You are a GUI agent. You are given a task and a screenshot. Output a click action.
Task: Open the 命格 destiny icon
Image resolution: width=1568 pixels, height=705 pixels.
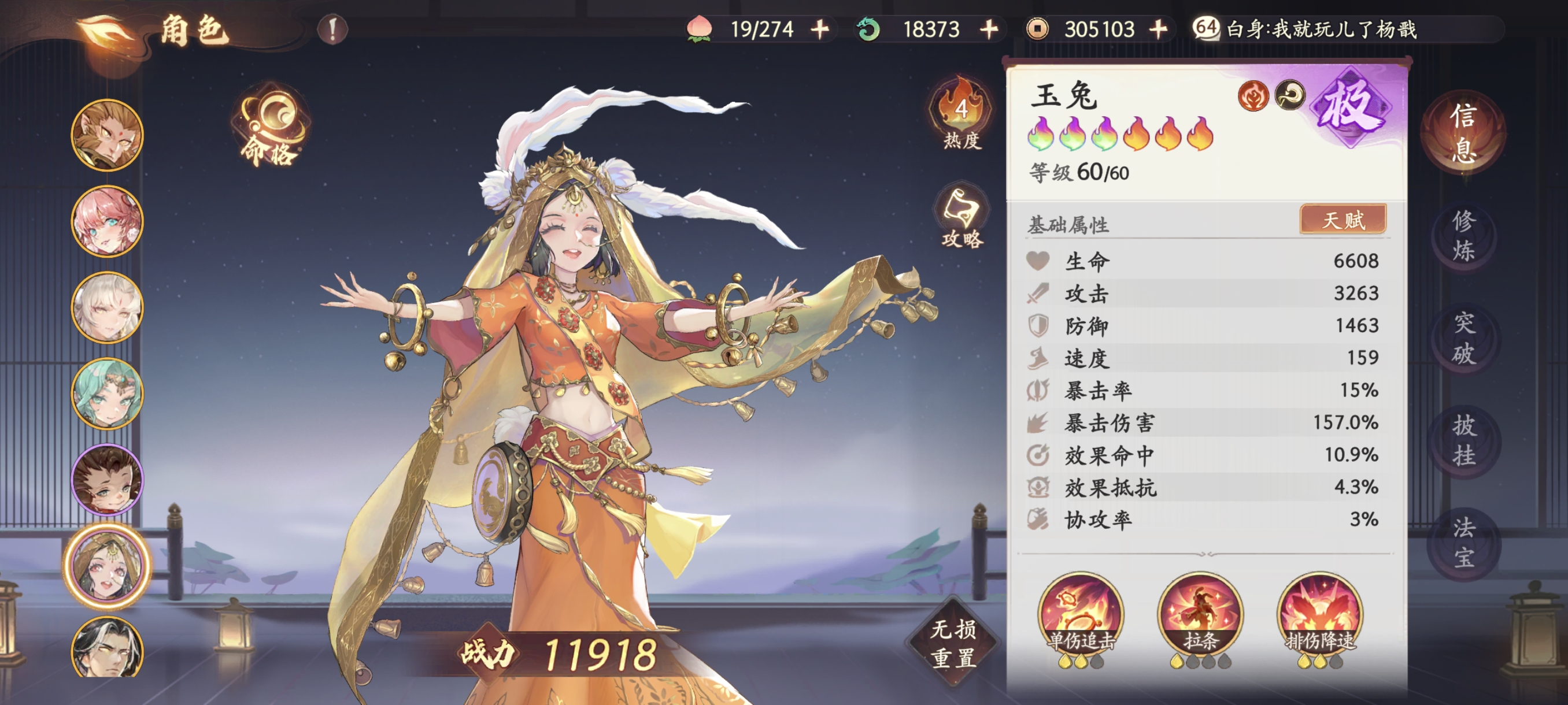point(270,129)
